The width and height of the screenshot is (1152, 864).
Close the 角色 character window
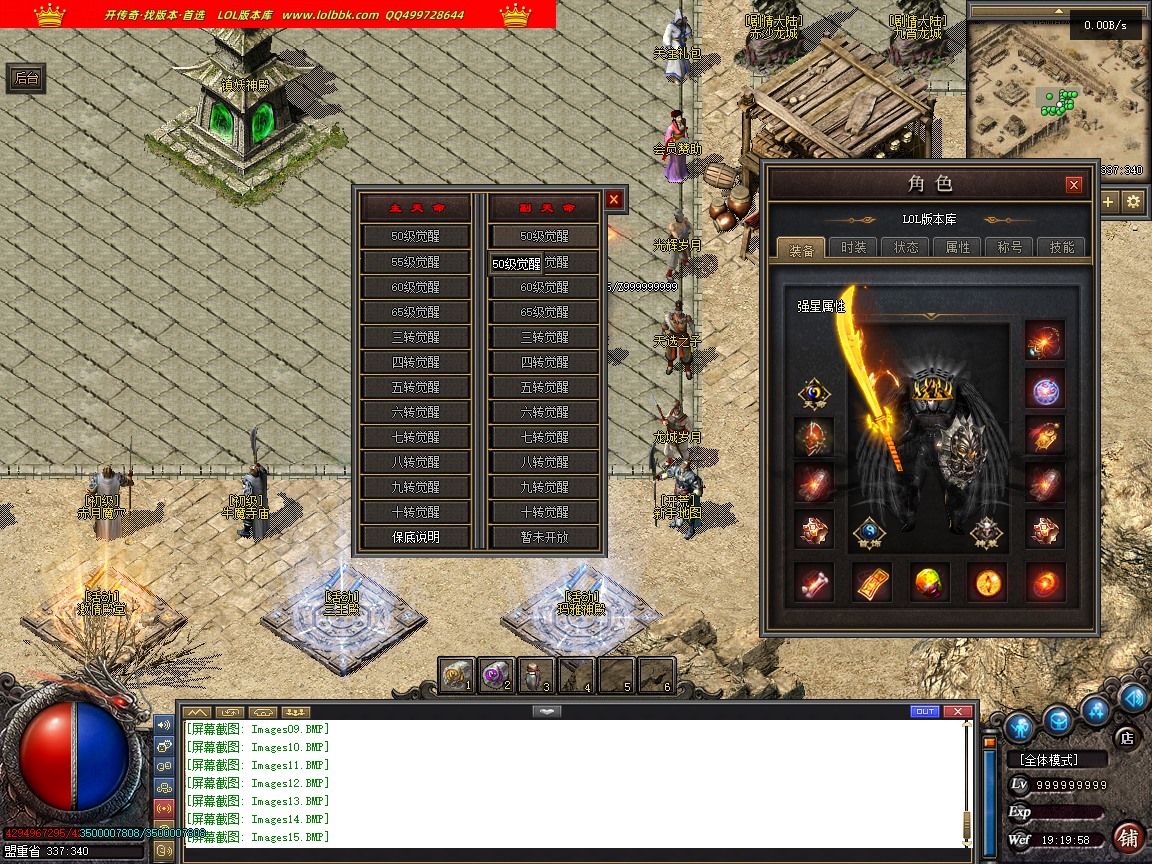(x=1074, y=185)
